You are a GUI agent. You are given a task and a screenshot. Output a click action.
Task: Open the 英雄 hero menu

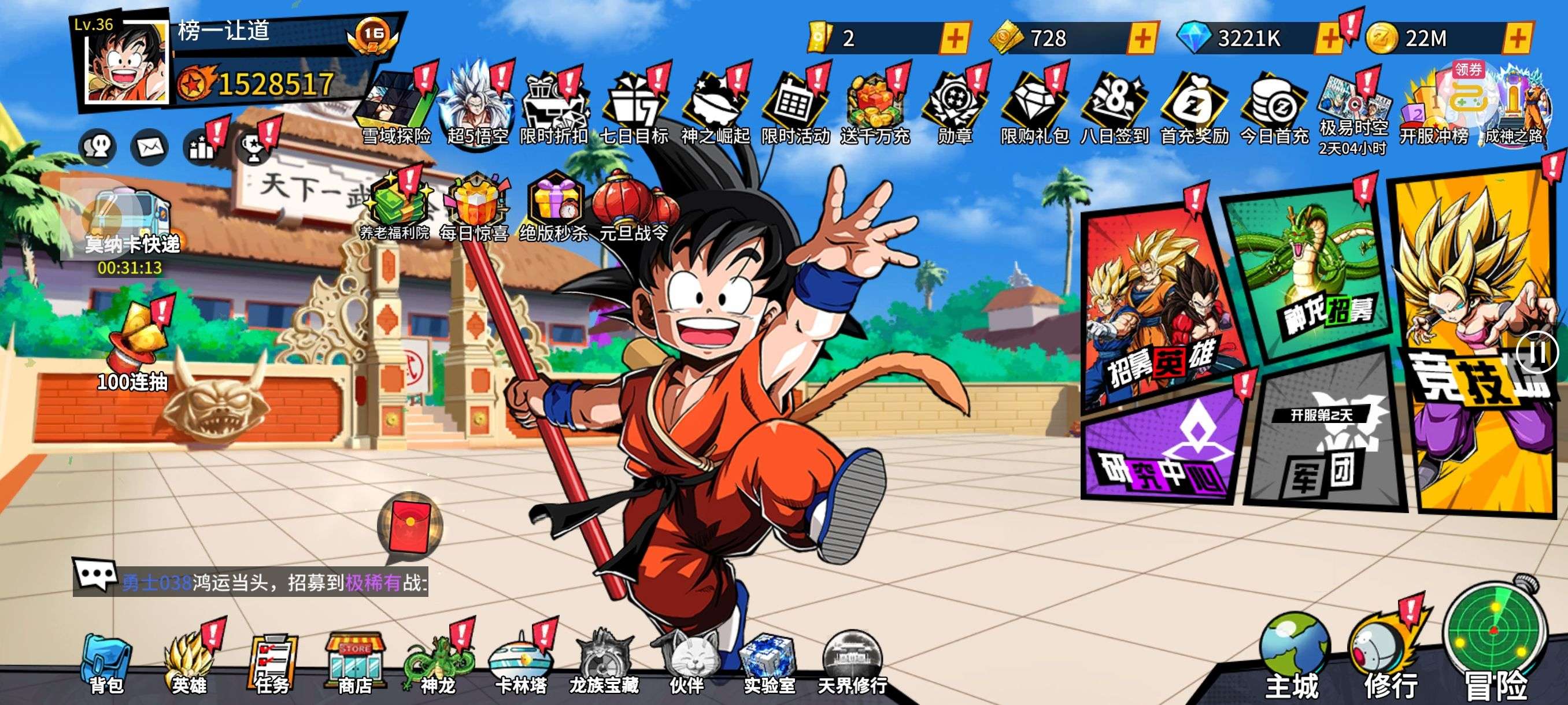pos(188,663)
